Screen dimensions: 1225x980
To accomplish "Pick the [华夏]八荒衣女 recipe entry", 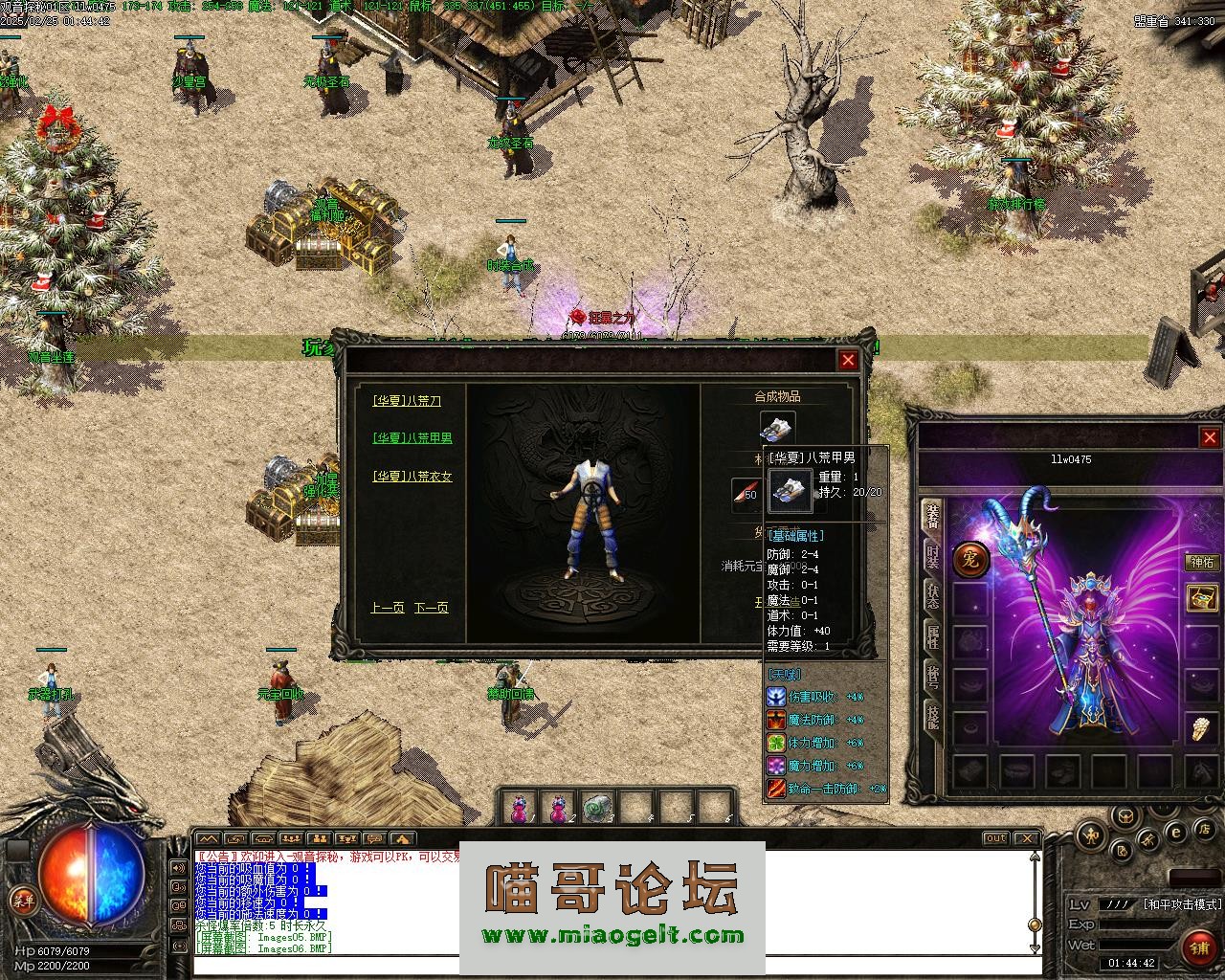I will tap(412, 477).
